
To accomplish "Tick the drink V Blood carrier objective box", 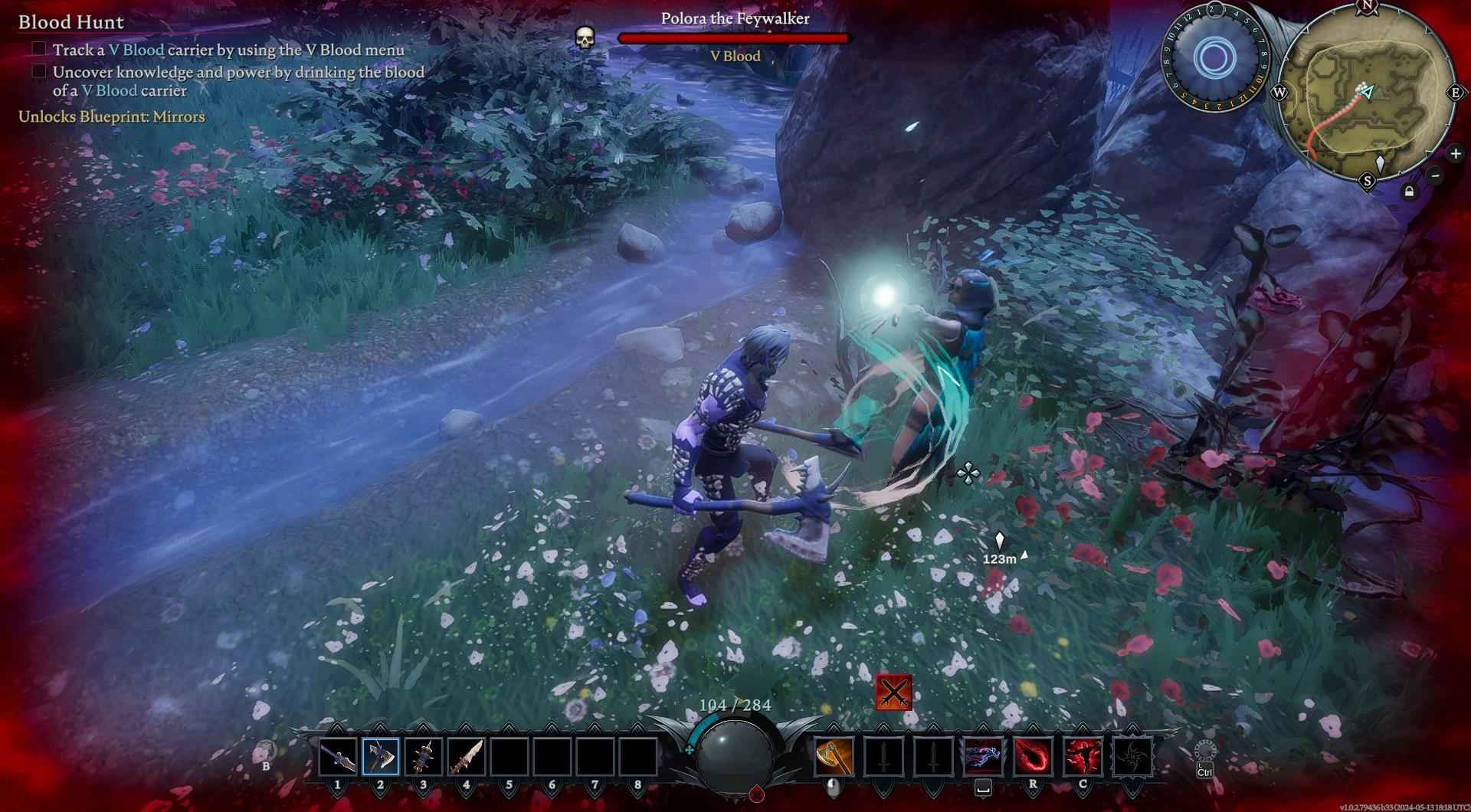I will [38, 71].
